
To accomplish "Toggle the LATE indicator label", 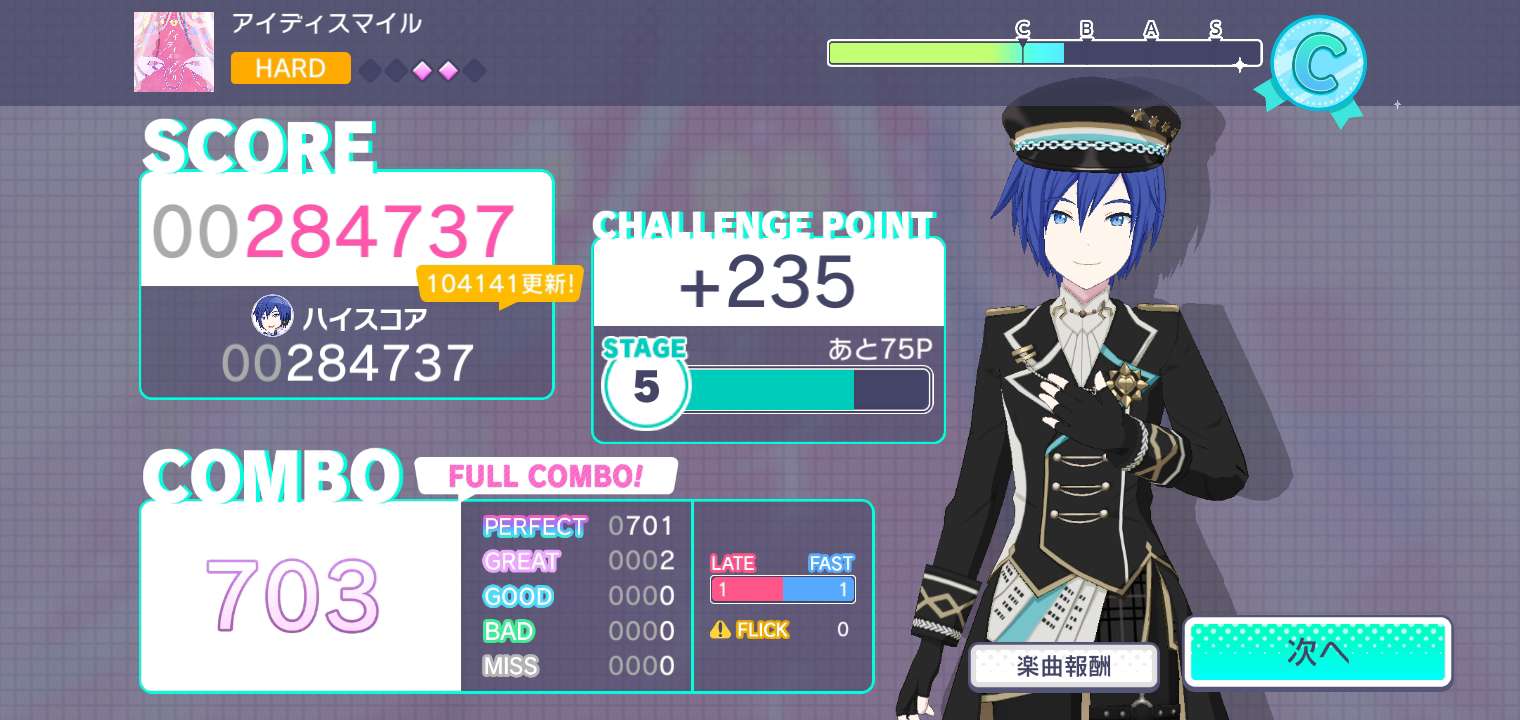I will (x=733, y=563).
